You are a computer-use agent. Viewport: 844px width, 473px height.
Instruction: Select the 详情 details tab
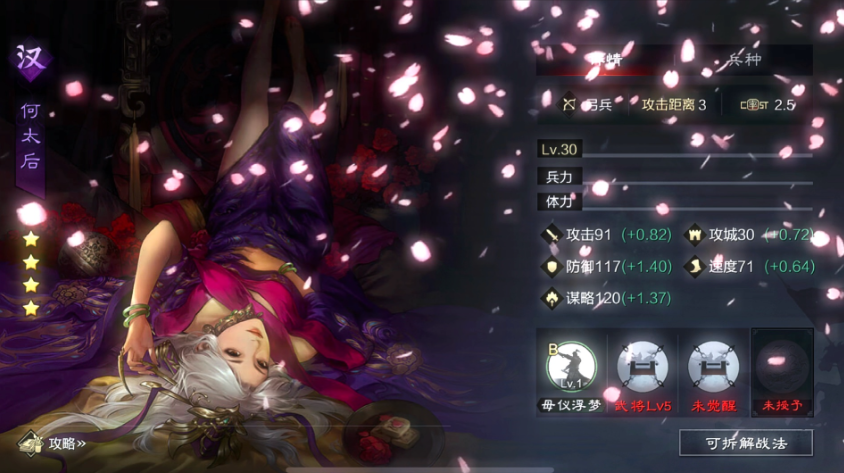602,59
